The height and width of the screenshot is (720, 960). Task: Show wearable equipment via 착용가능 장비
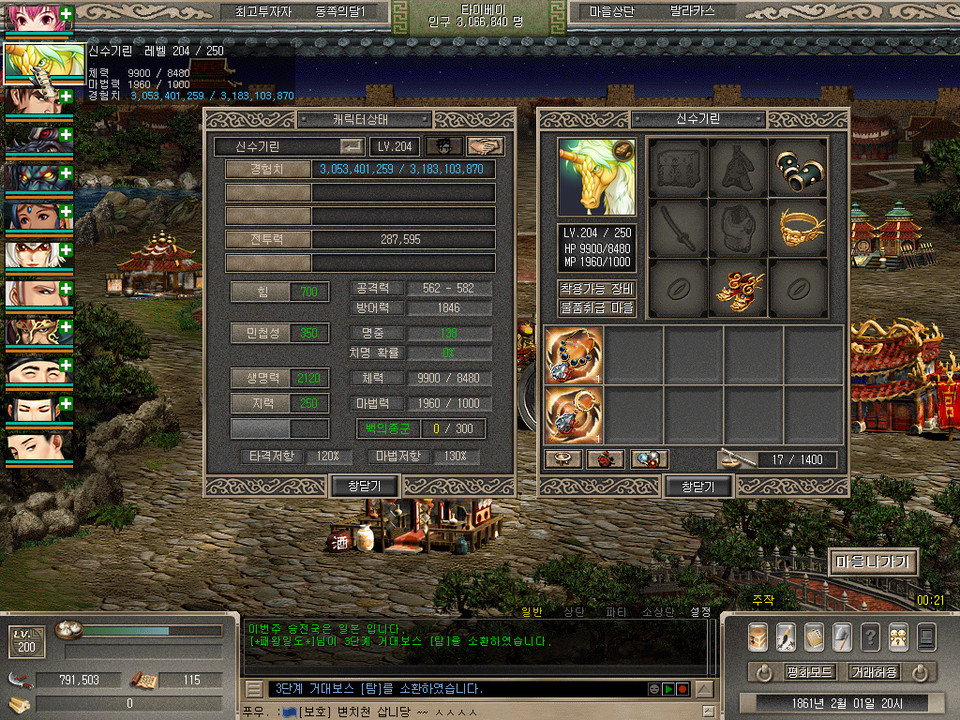click(597, 289)
